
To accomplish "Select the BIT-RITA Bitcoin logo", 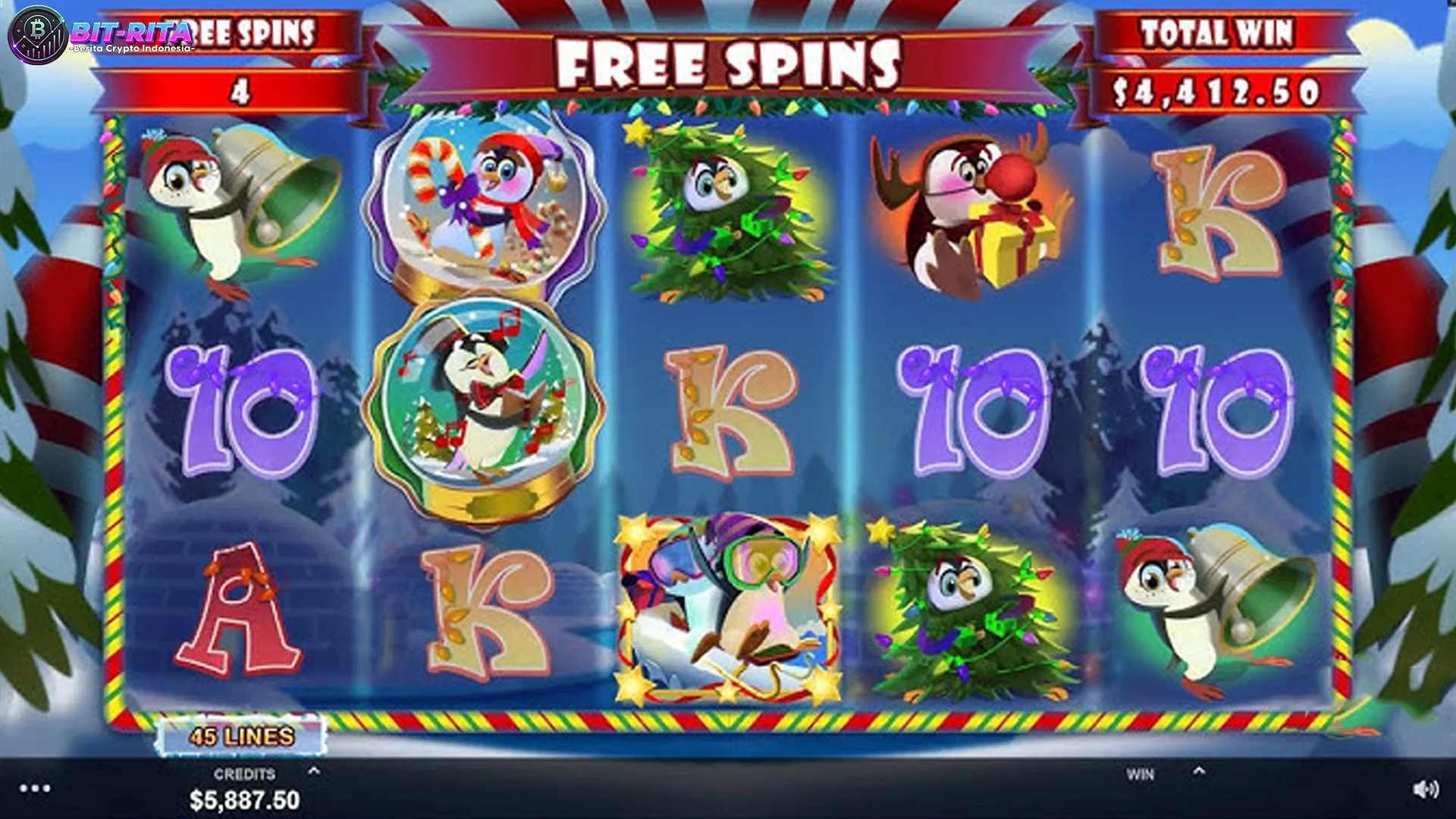I will point(38,34).
